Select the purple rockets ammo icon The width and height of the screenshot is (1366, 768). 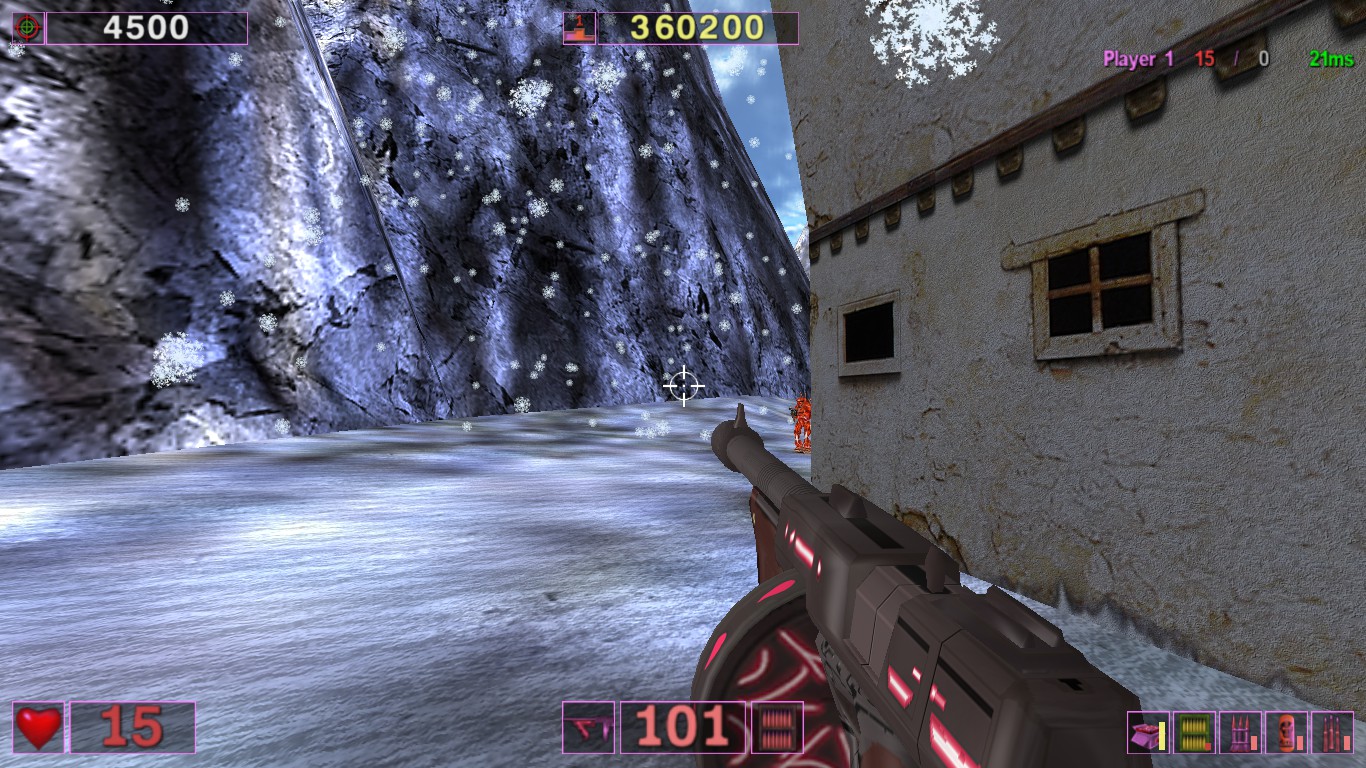pos(1240,733)
